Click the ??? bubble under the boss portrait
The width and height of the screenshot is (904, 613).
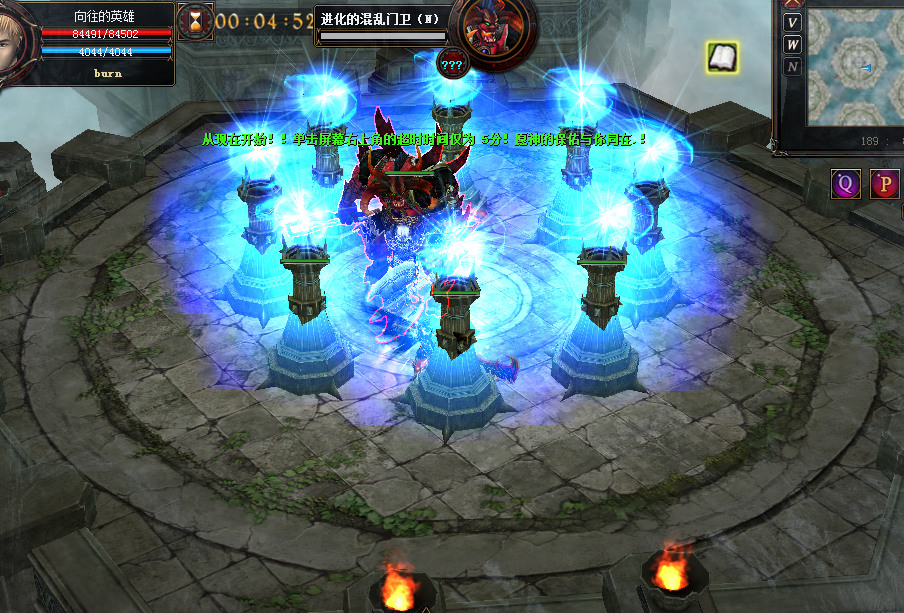click(452, 65)
